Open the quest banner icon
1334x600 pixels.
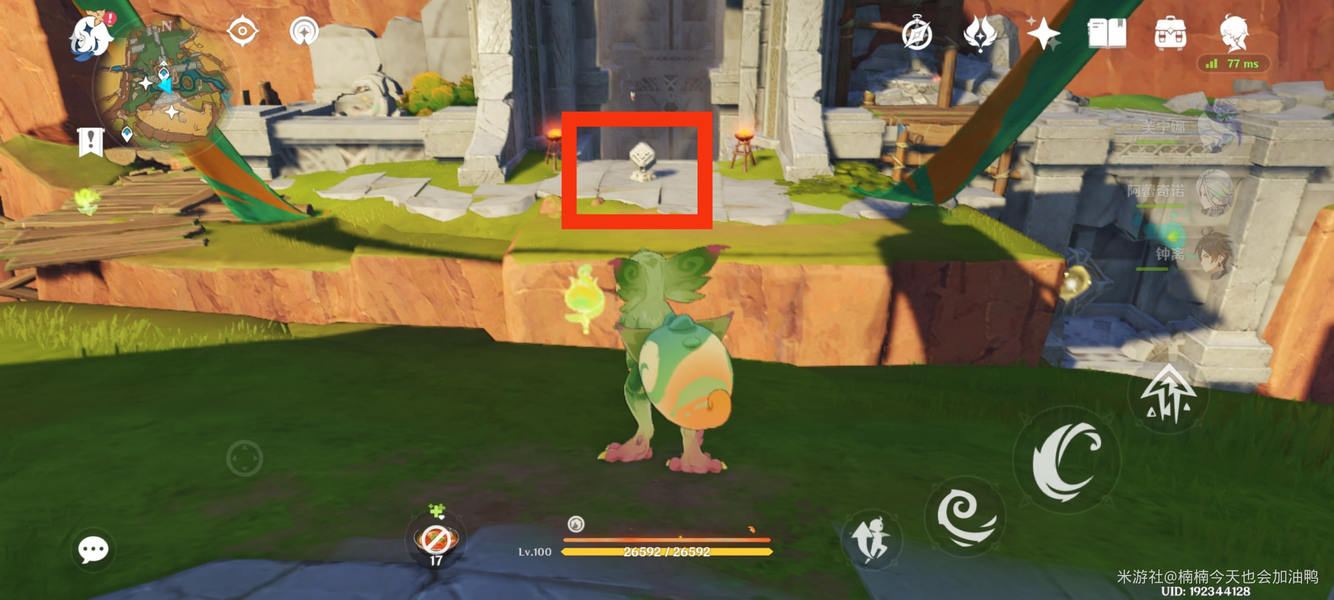click(91, 142)
